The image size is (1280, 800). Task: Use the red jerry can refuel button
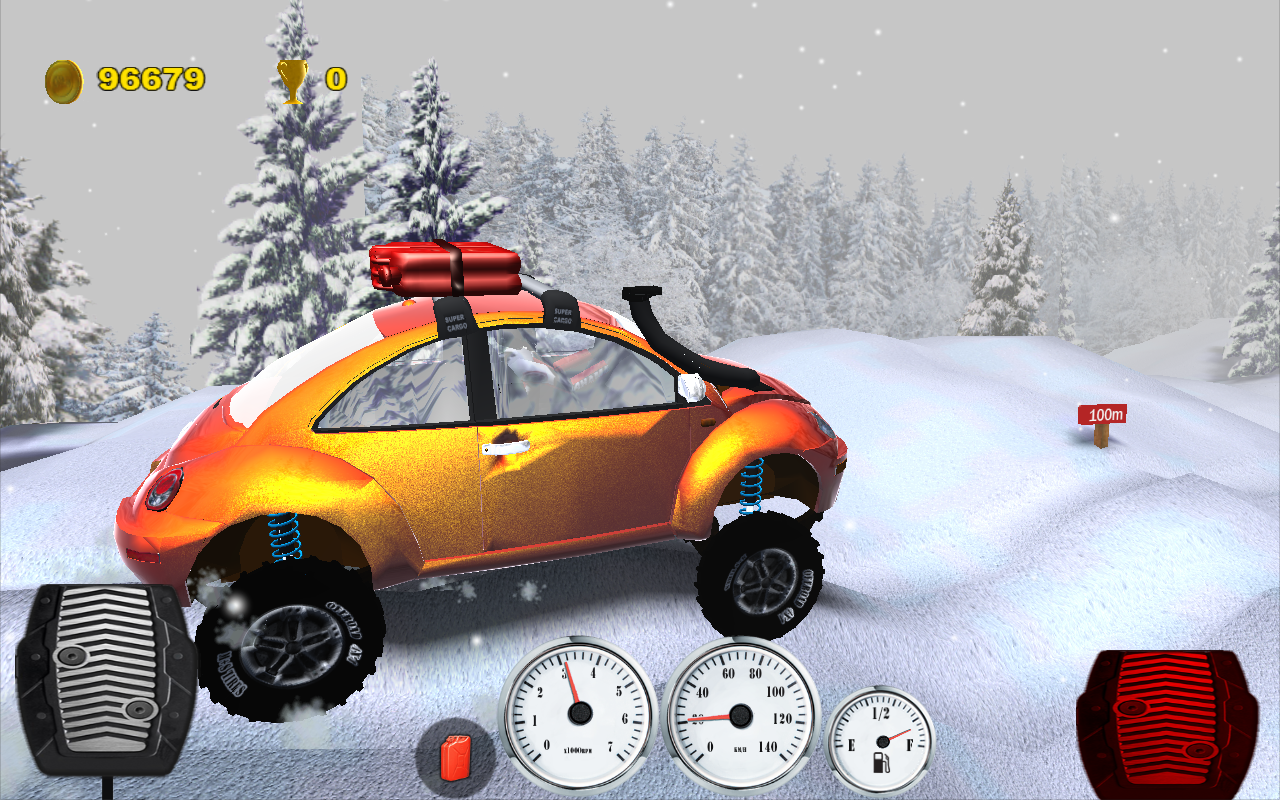tap(455, 757)
